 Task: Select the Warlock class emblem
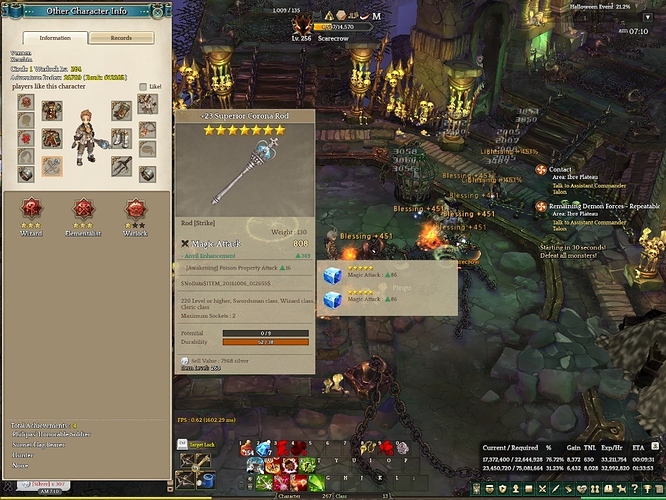[x=136, y=211]
